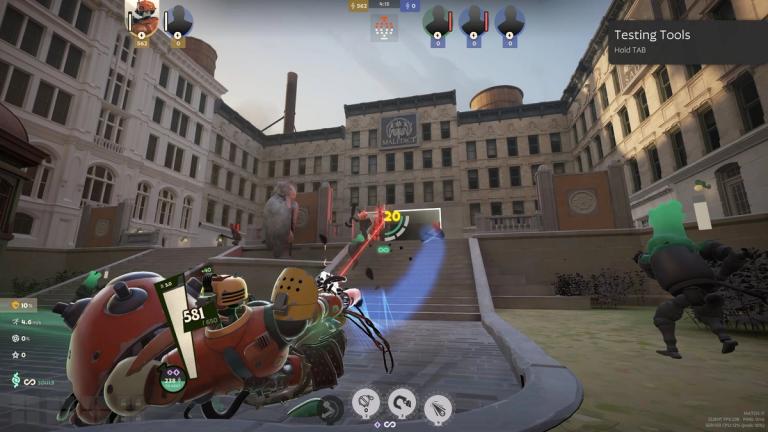Click the lane objectives icon under the timer
Viewport: 768px width, 432px height.
[x=384, y=29]
